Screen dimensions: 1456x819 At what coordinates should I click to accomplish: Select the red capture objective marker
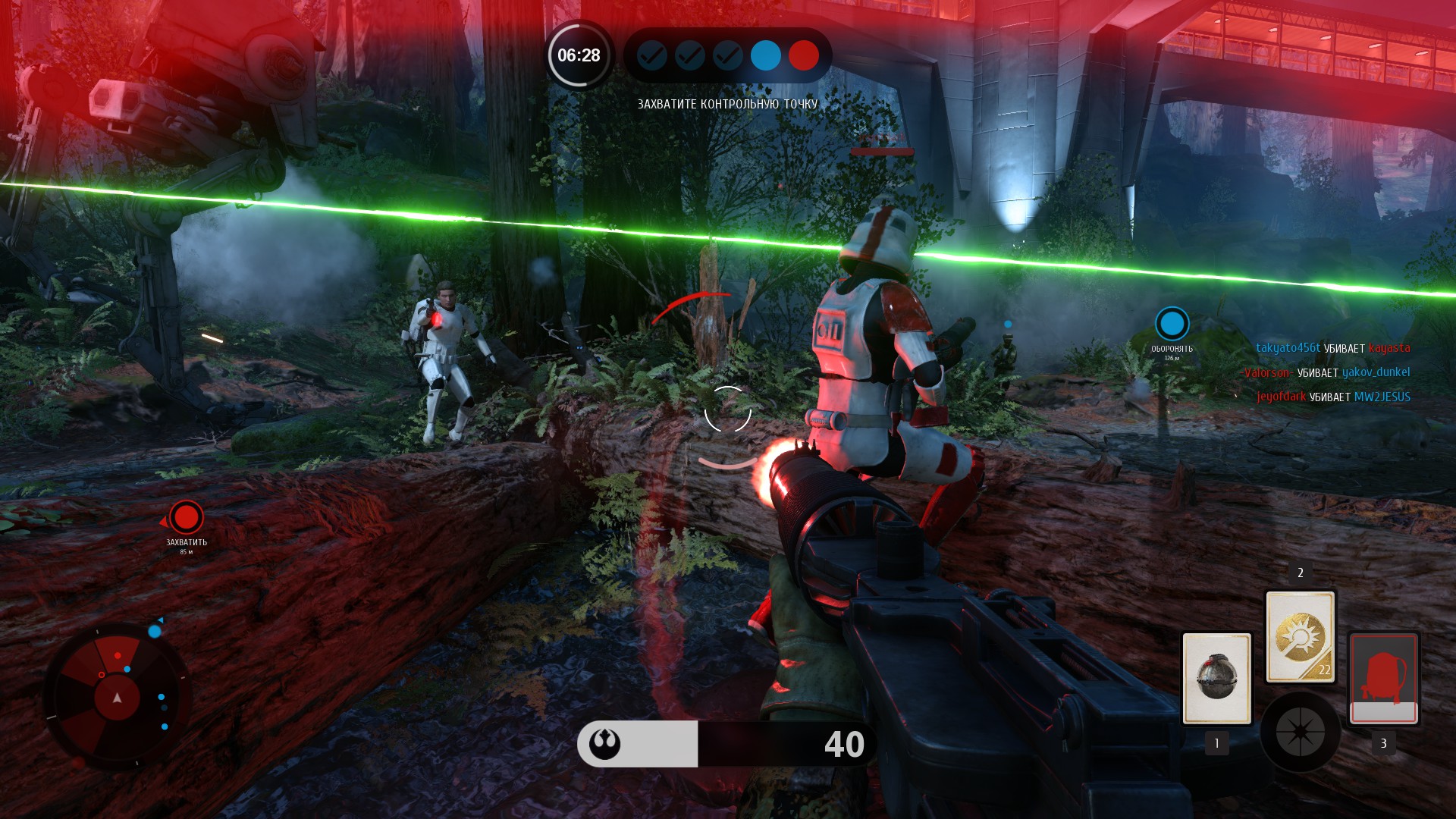(x=186, y=518)
